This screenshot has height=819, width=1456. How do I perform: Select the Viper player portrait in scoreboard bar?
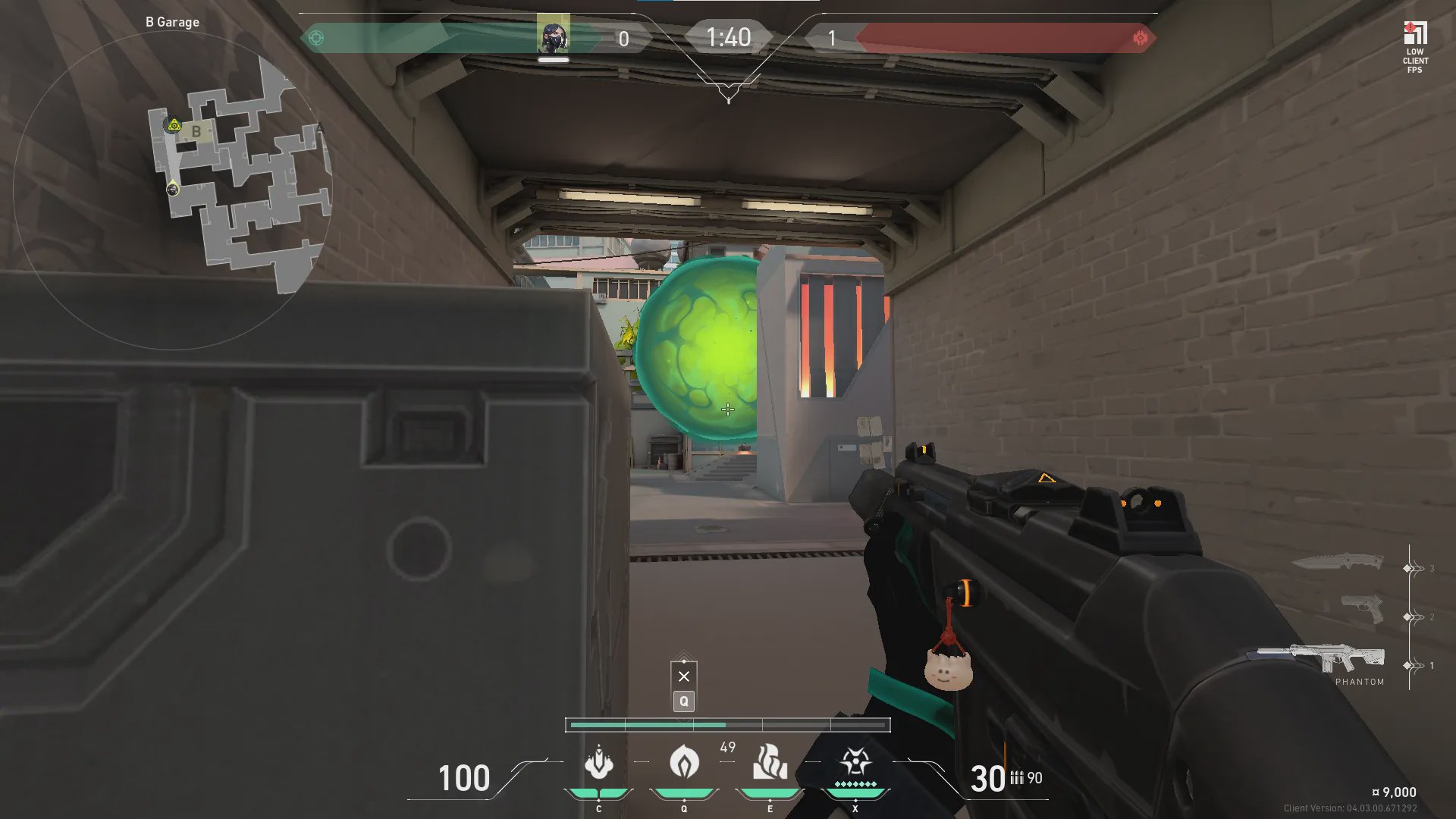pyautogui.click(x=554, y=36)
